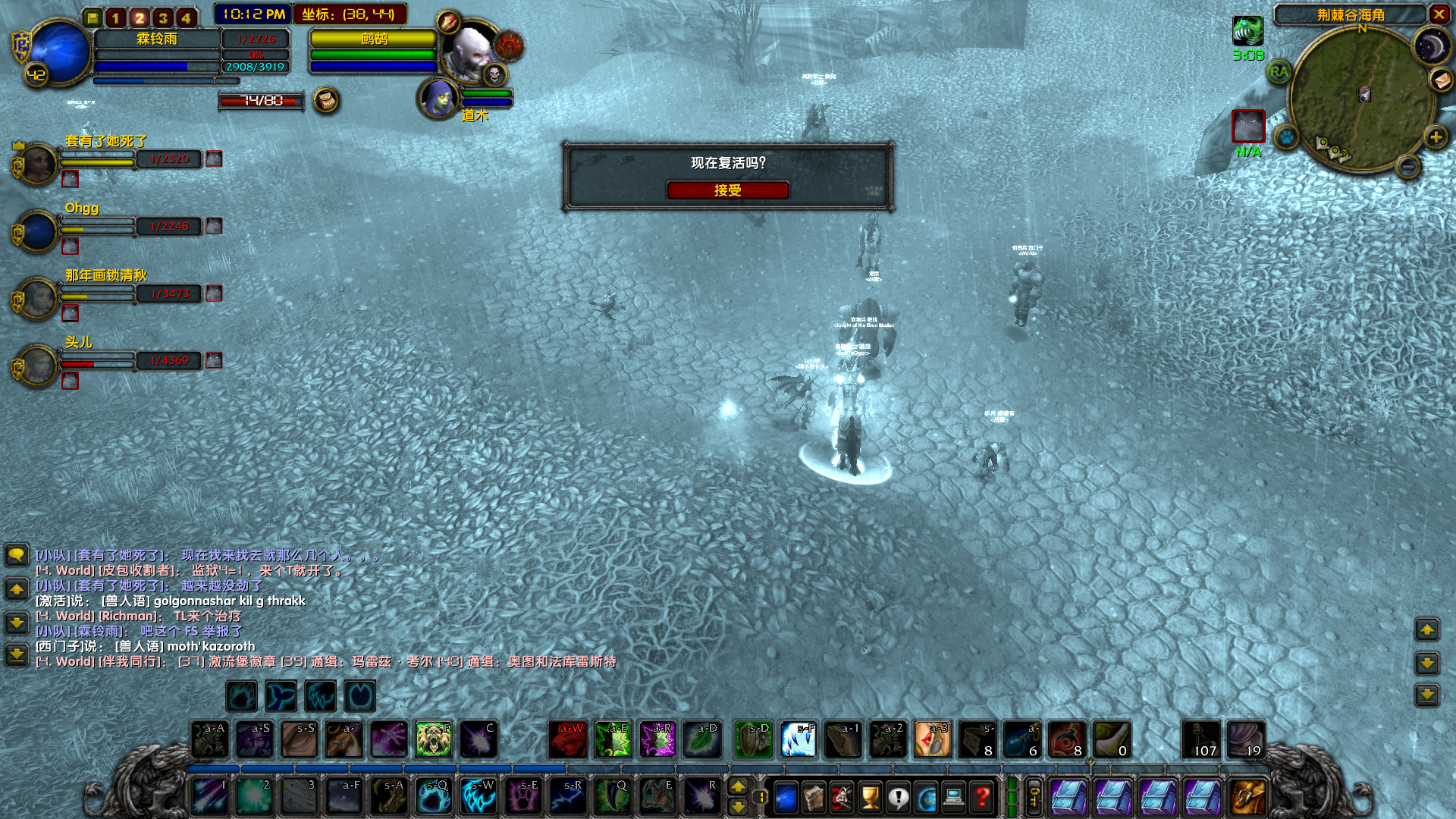Open the keyring key icon near the bags
Image resolution: width=1456 pixels, height=819 pixels.
(x=1033, y=795)
